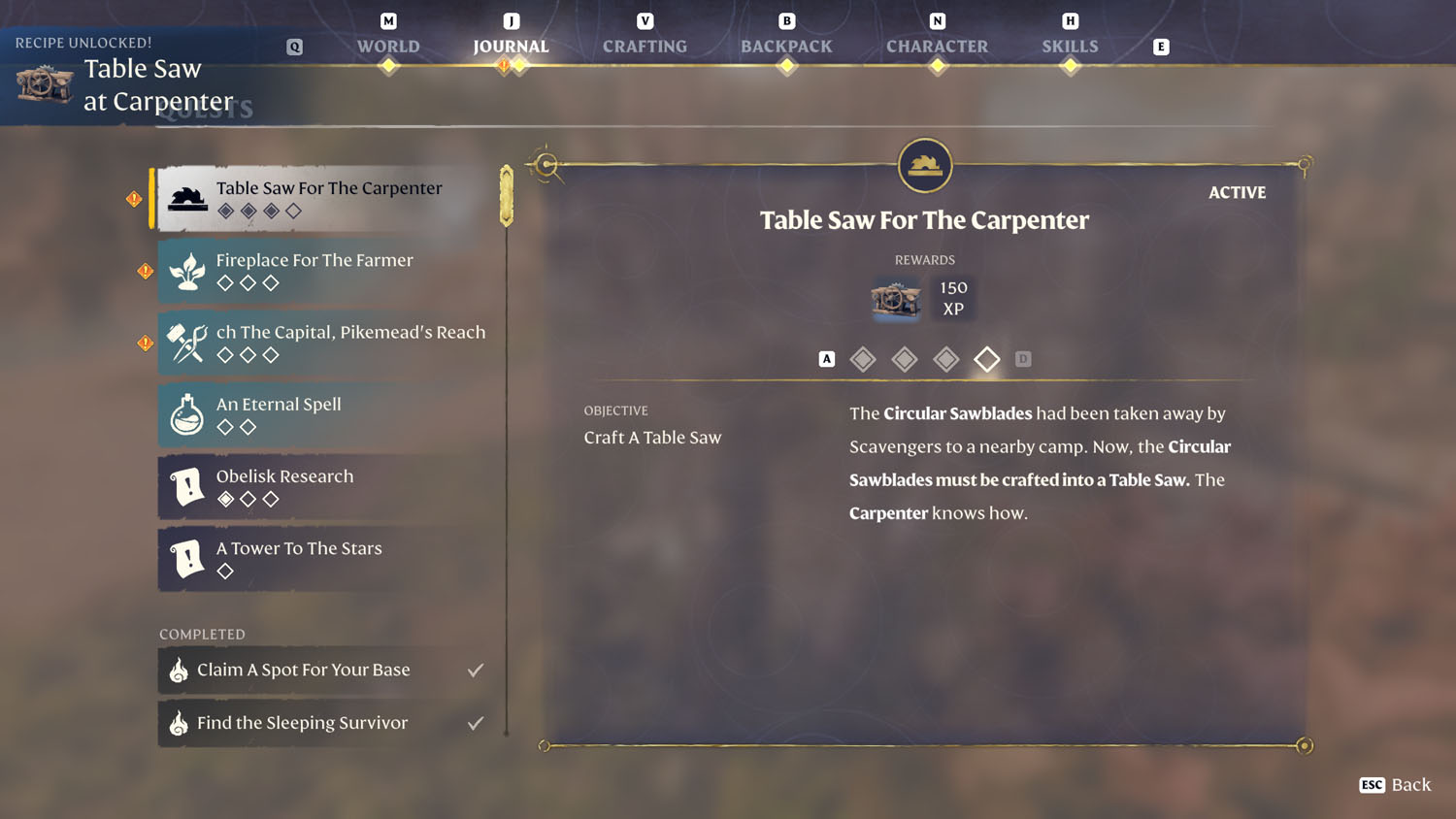Select the Table Saw For The Carpenter quest
Viewport: 1456px width, 819px height.
coord(328,198)
